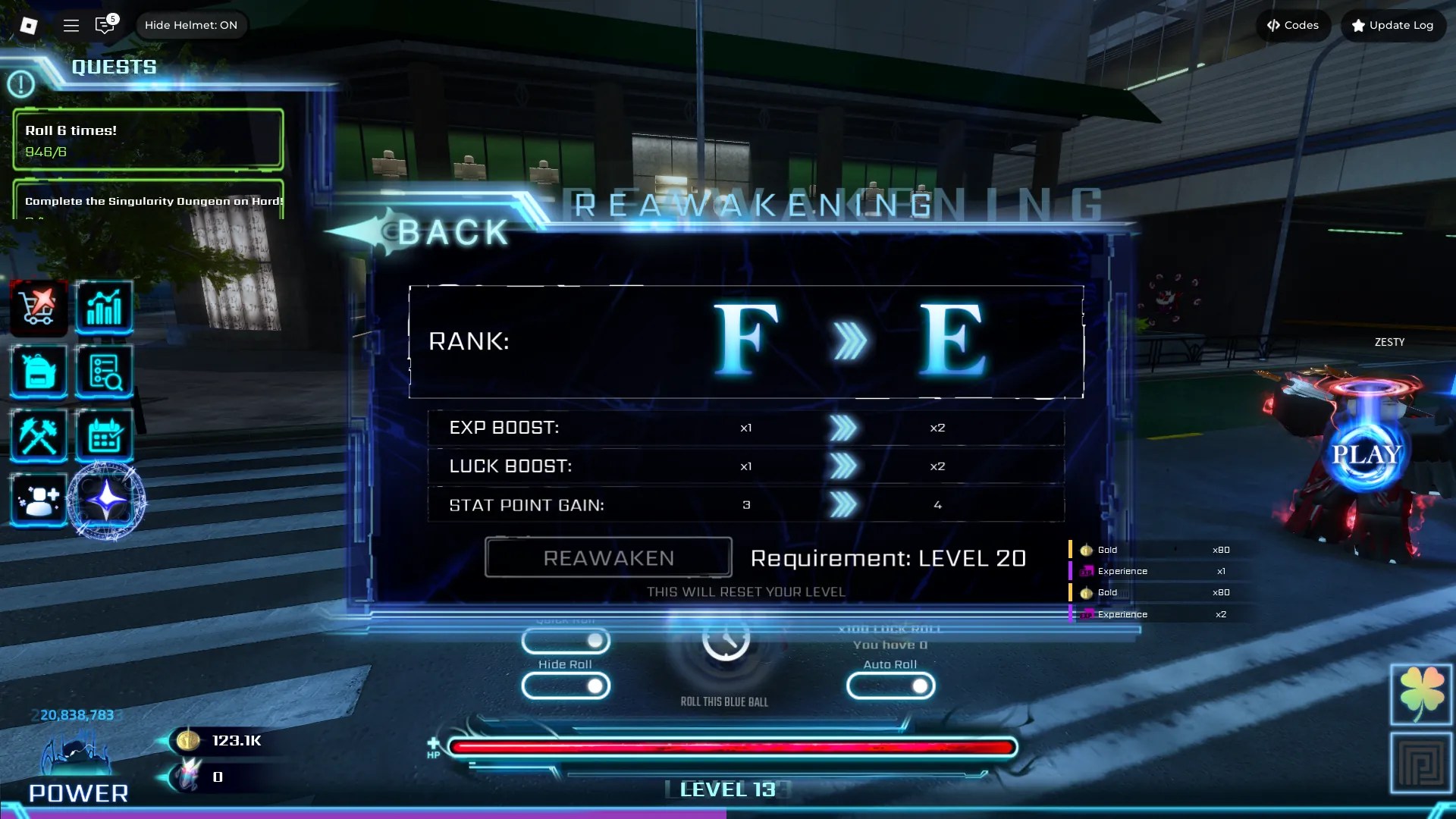Click the add friends icon
The height and width of the screenshot is (819, 1456).
[38, 499]
